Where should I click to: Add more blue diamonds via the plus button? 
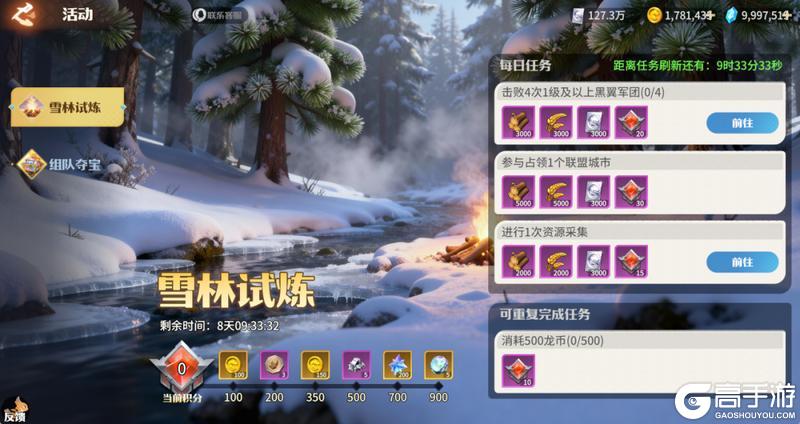click(x=790, y=15)
